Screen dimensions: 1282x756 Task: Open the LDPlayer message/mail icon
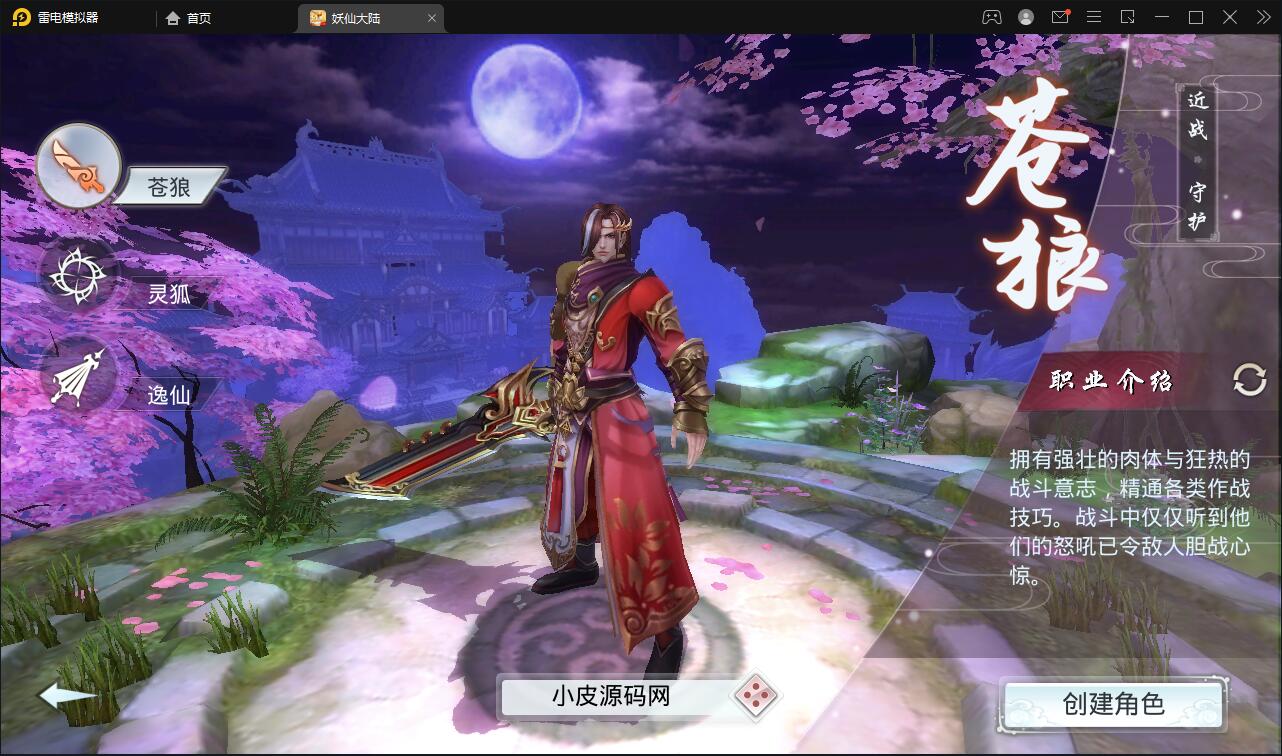click(1060, 17)
